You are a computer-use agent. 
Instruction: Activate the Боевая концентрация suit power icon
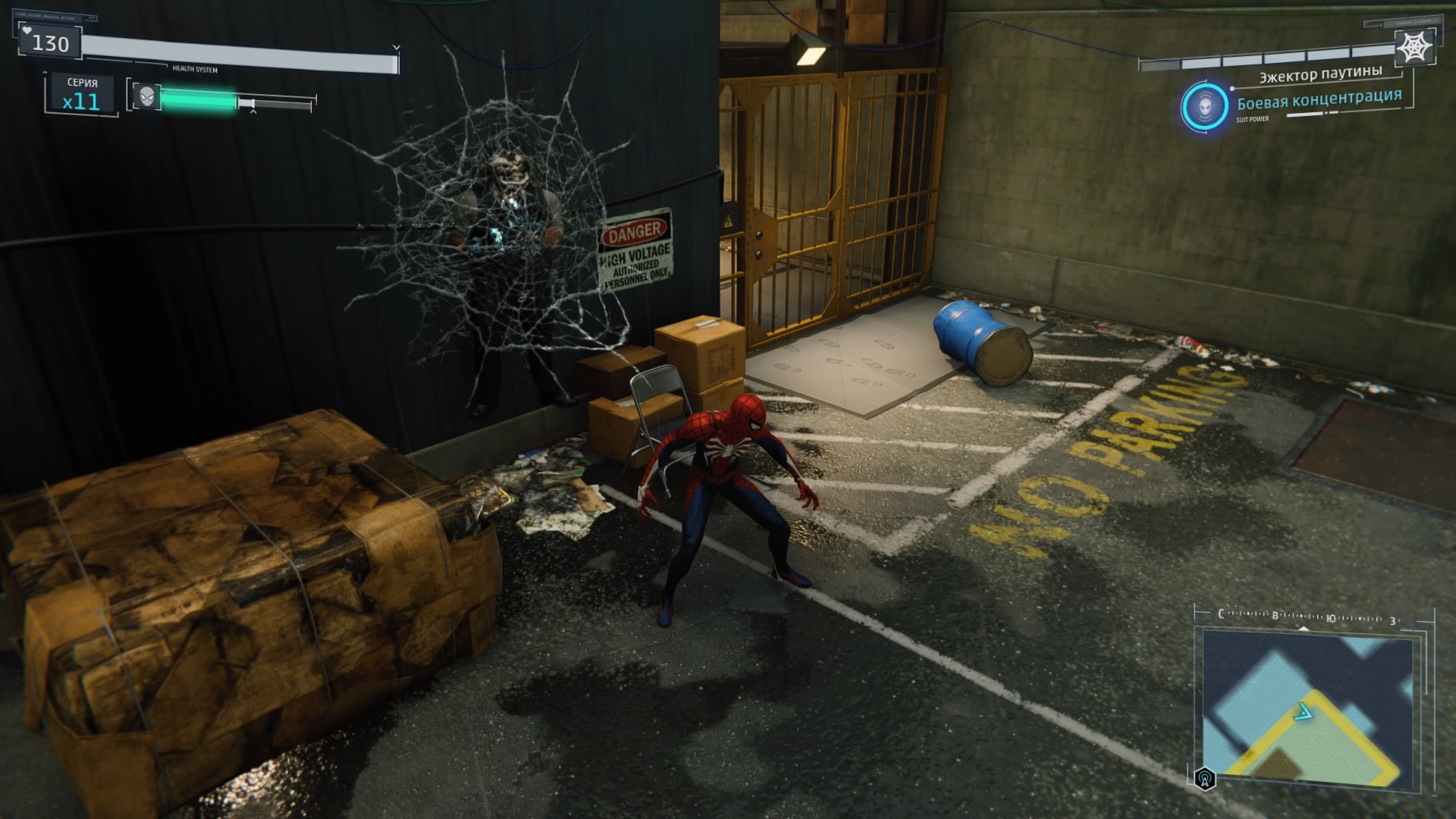click(x=1205, y=106)
